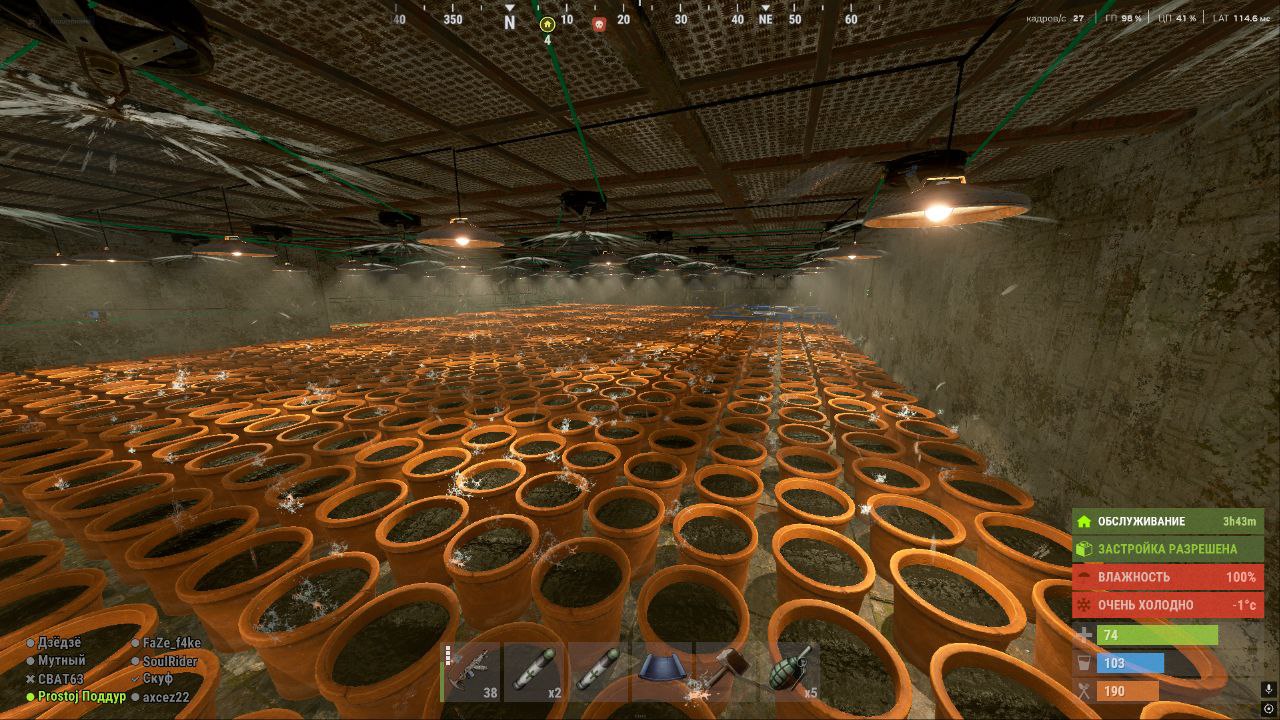Select Prostoj Поддур in the team list
This screenshot has width=1280, height=720.
point(81,697)
